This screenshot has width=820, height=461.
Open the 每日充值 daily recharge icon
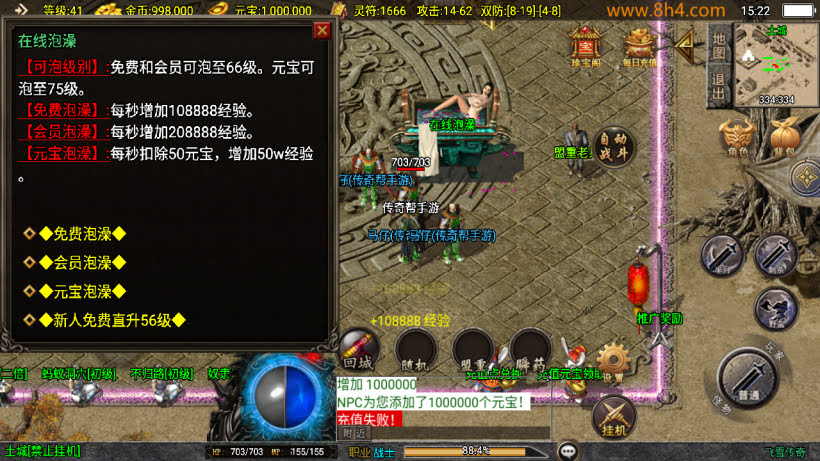tap(640, 45)
